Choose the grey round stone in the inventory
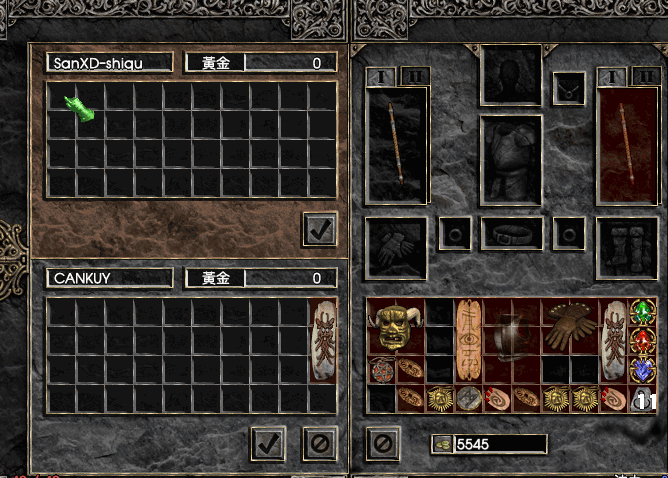Image resolution: width=668 pixels, height=478 pixels. point(468,398)
